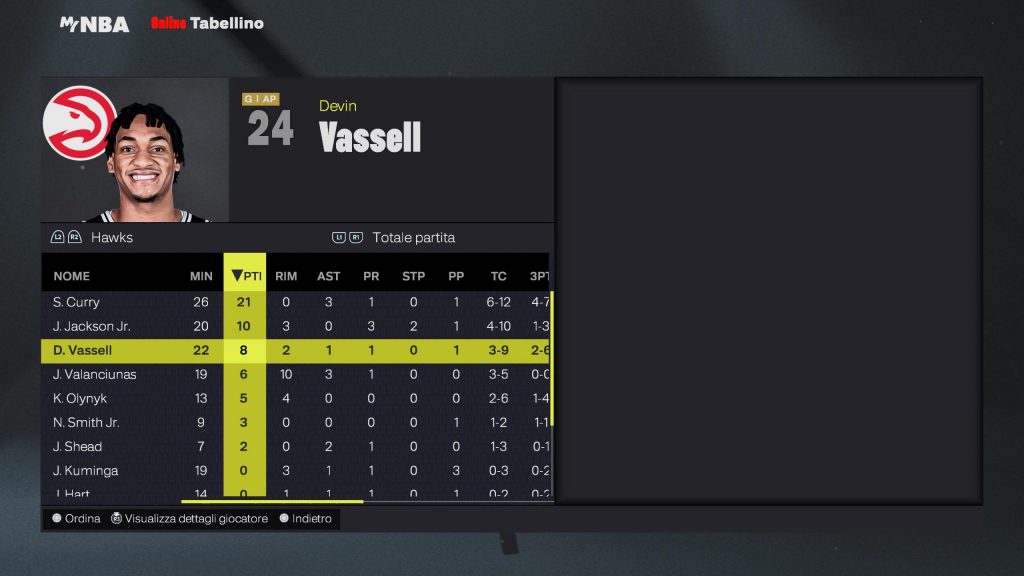
Task: Select N. Smith Jr.'s stat line
Action: 86,422
